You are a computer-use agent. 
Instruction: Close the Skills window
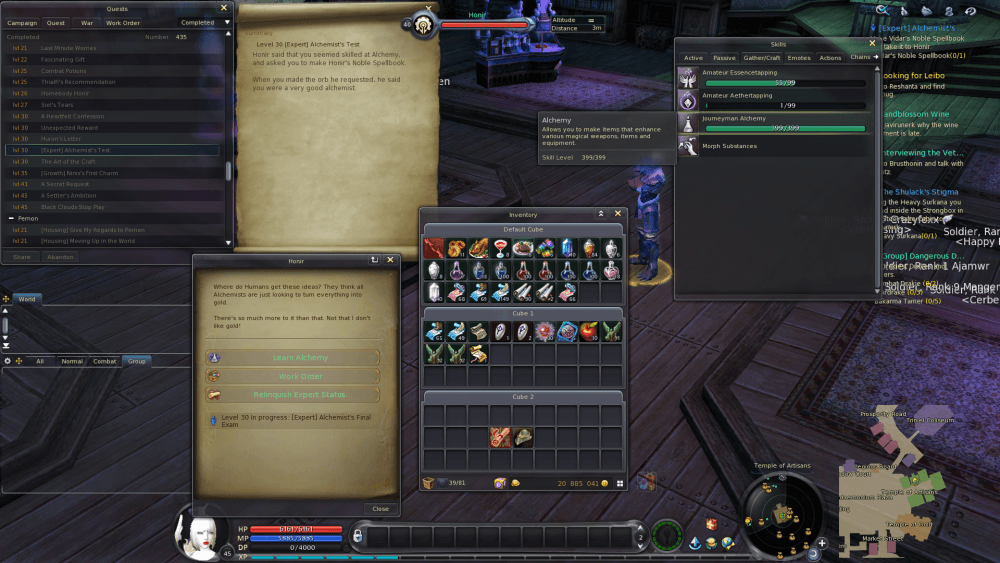(x=872, y=44)
